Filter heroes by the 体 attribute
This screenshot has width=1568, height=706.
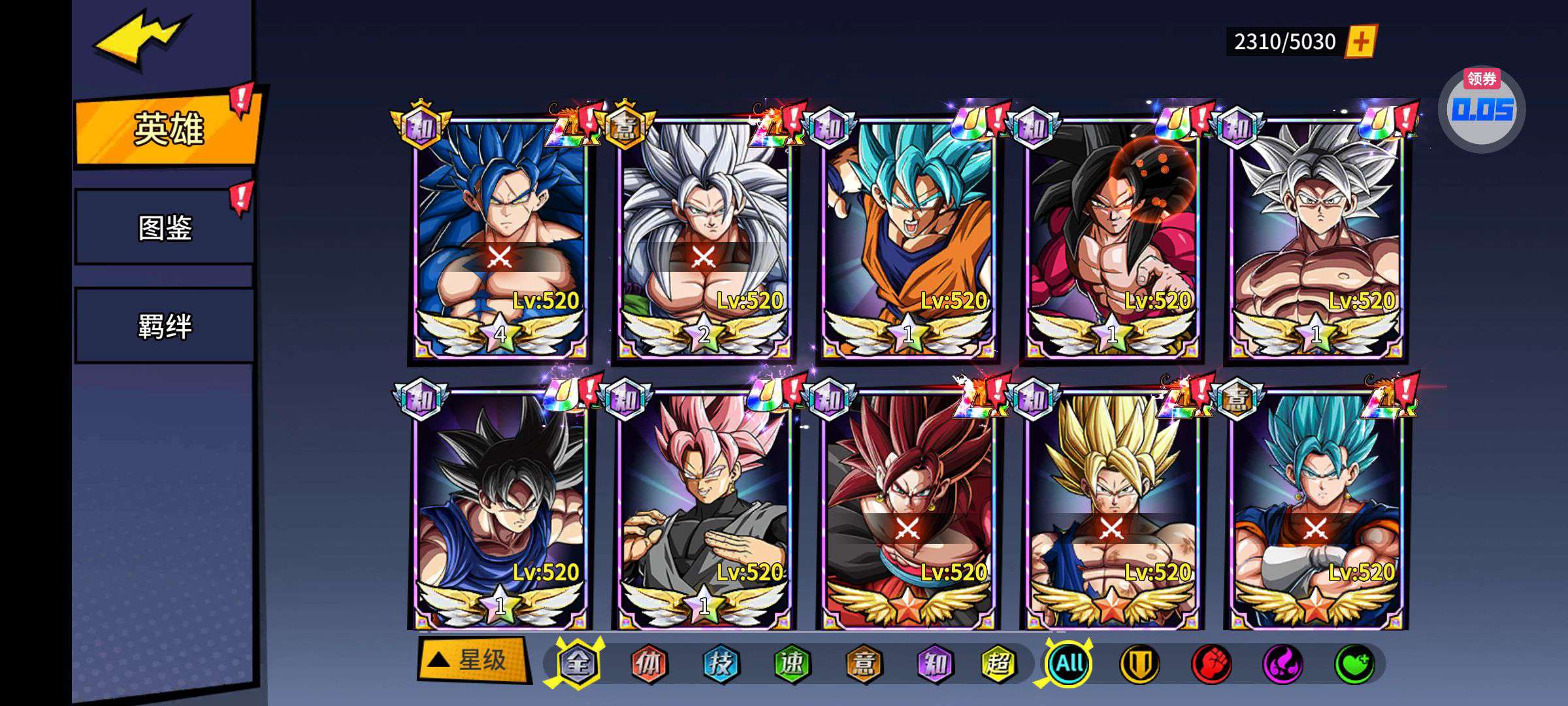coord(648,664)
